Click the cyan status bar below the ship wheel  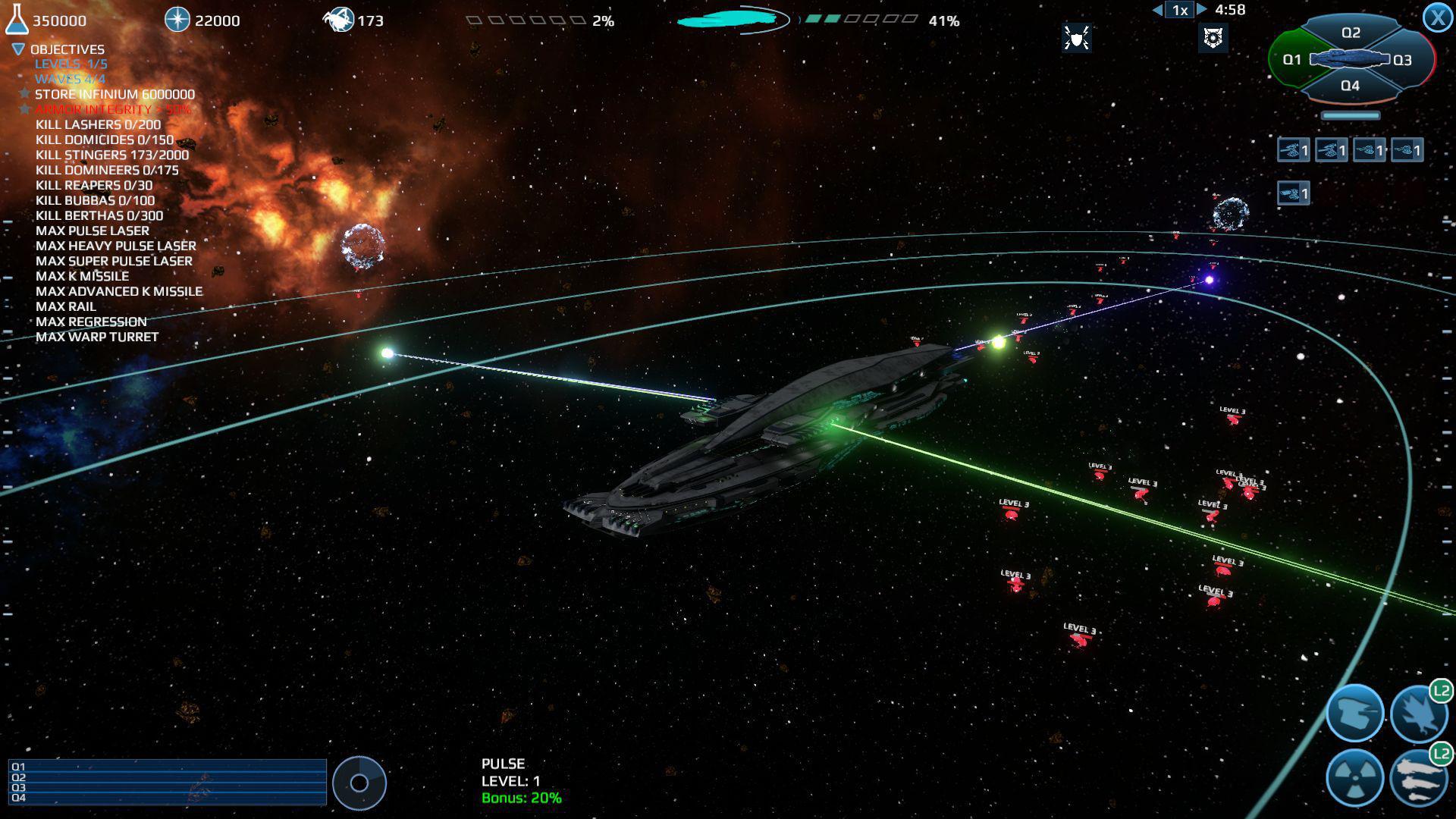click(1351, 116)
